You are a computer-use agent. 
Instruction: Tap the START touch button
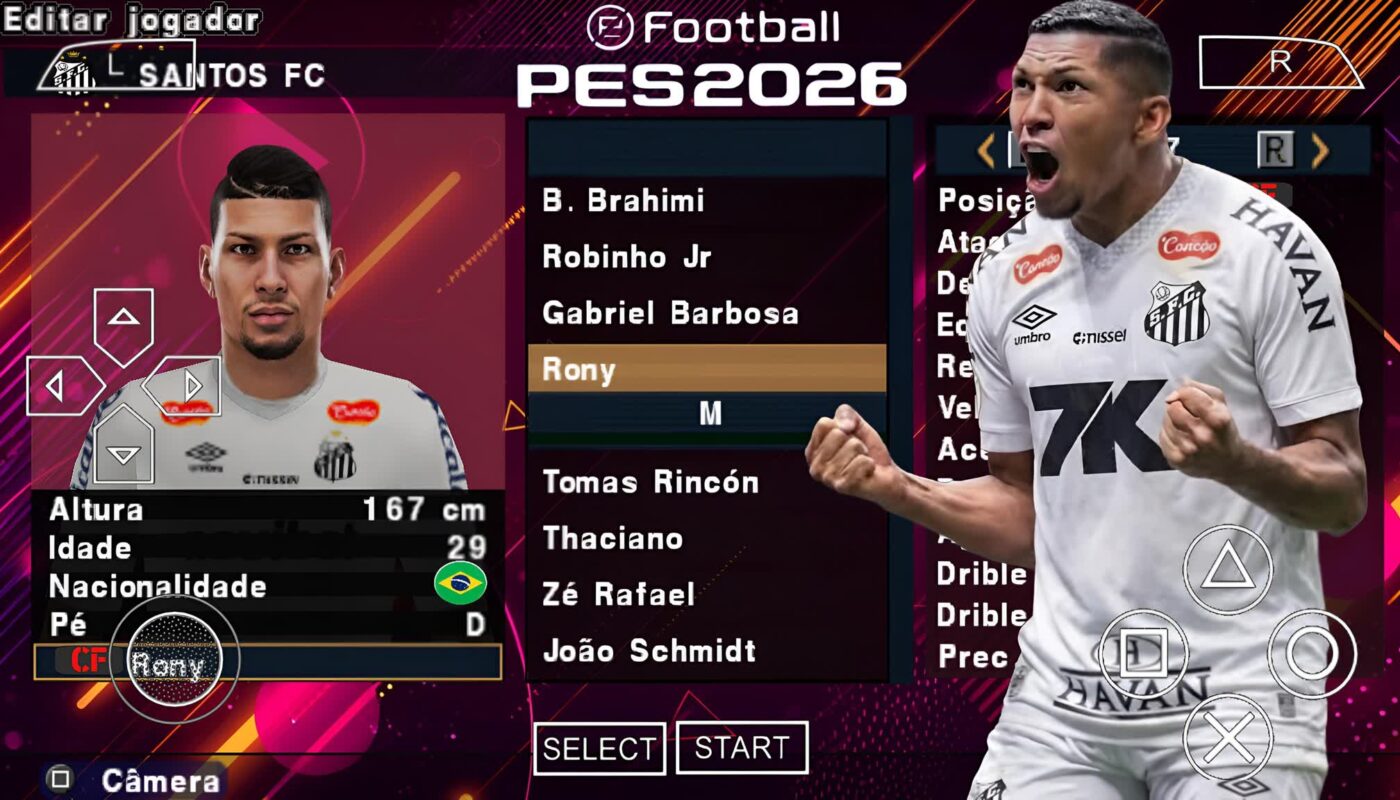point(742,748)
